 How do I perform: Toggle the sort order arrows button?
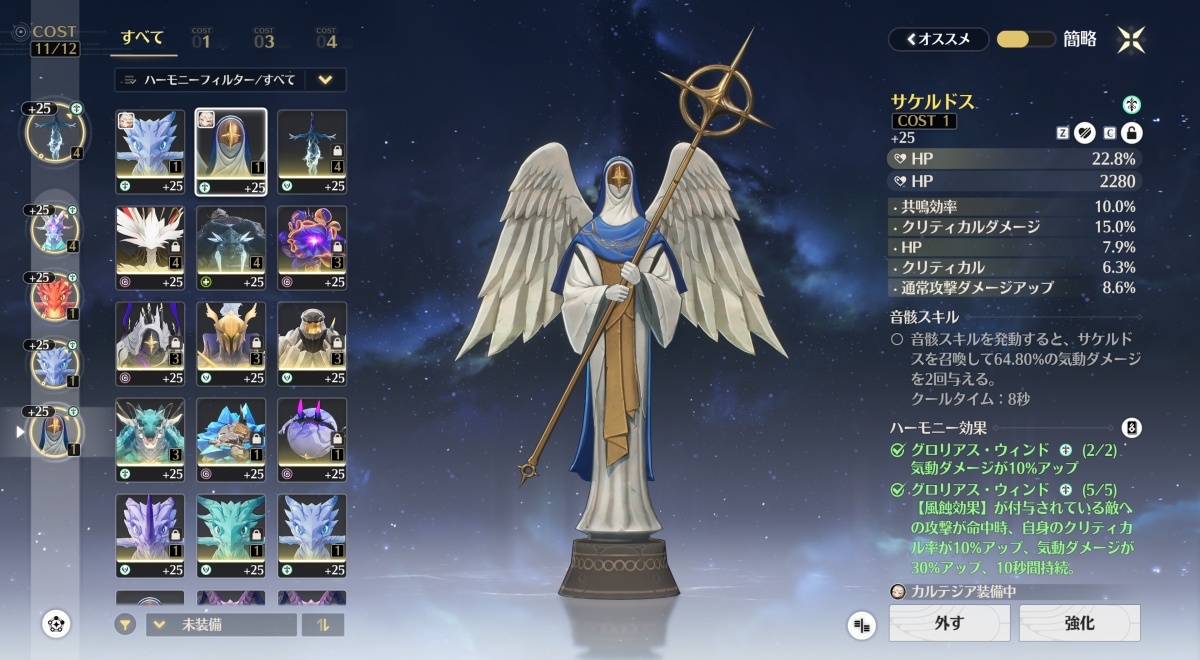[322, 625]
